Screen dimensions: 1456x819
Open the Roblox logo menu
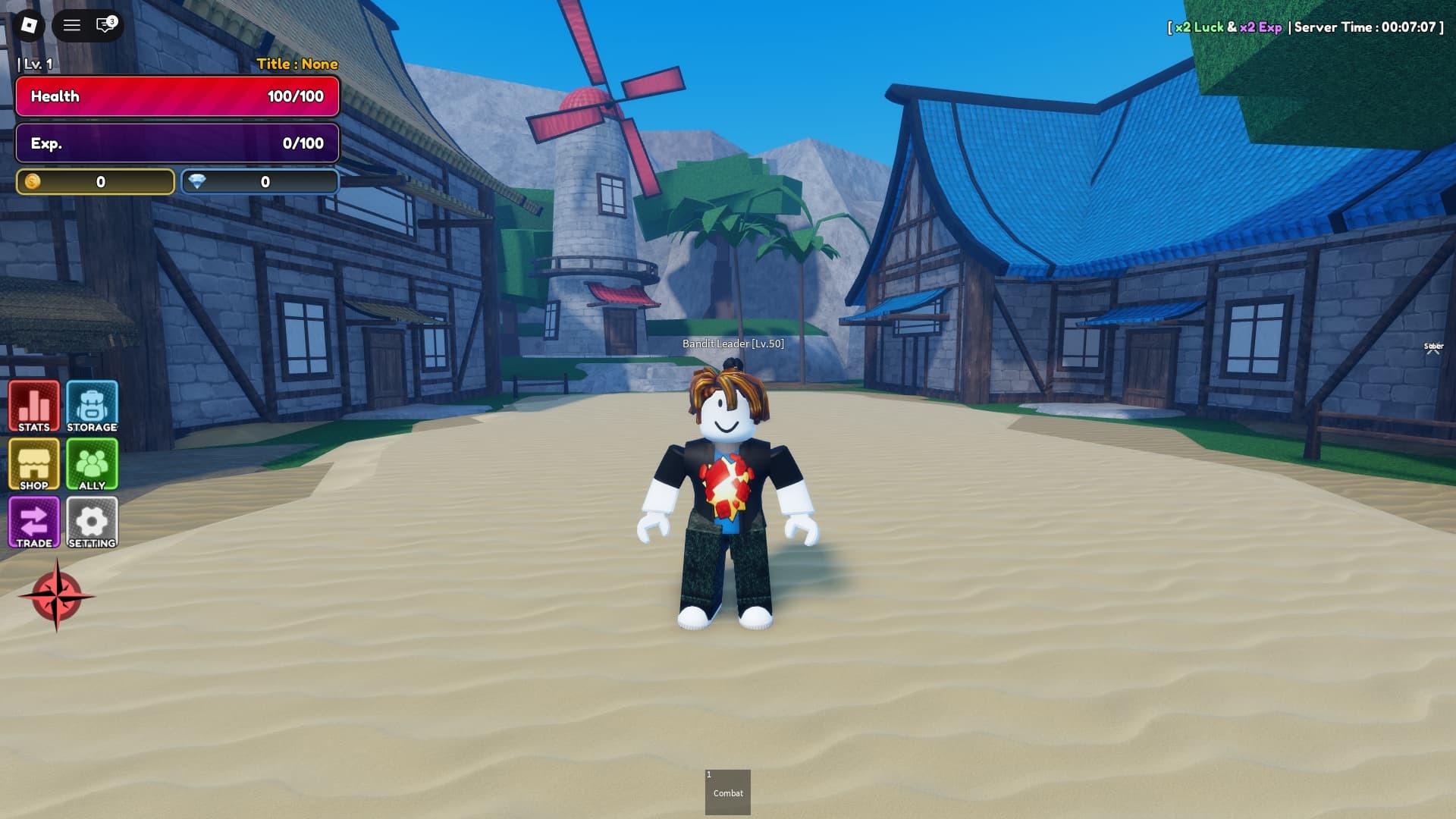pyautogui.click(x=29, y=25)
